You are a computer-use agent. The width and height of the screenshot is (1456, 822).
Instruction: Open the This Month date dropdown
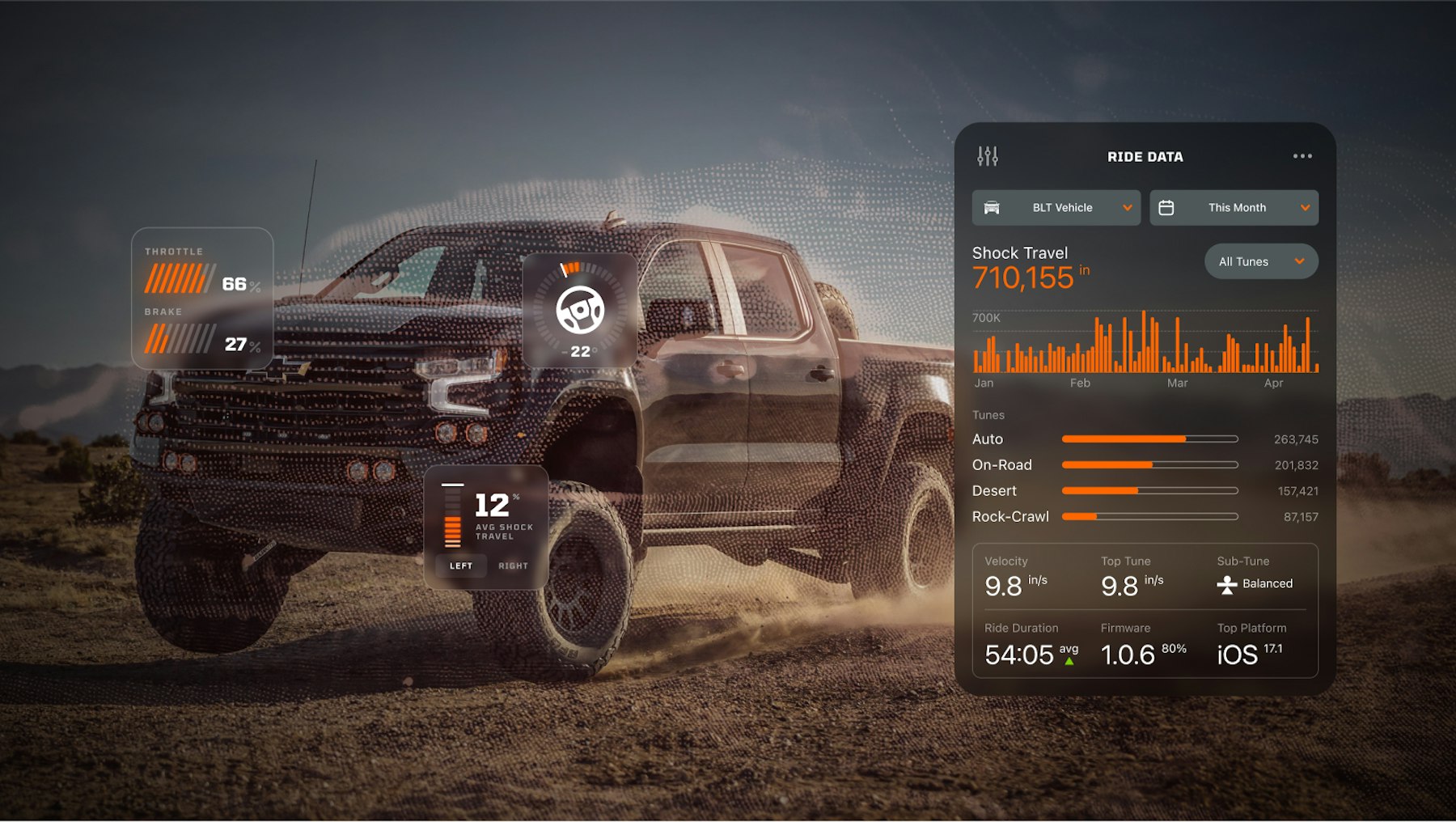pos(1234,208)
